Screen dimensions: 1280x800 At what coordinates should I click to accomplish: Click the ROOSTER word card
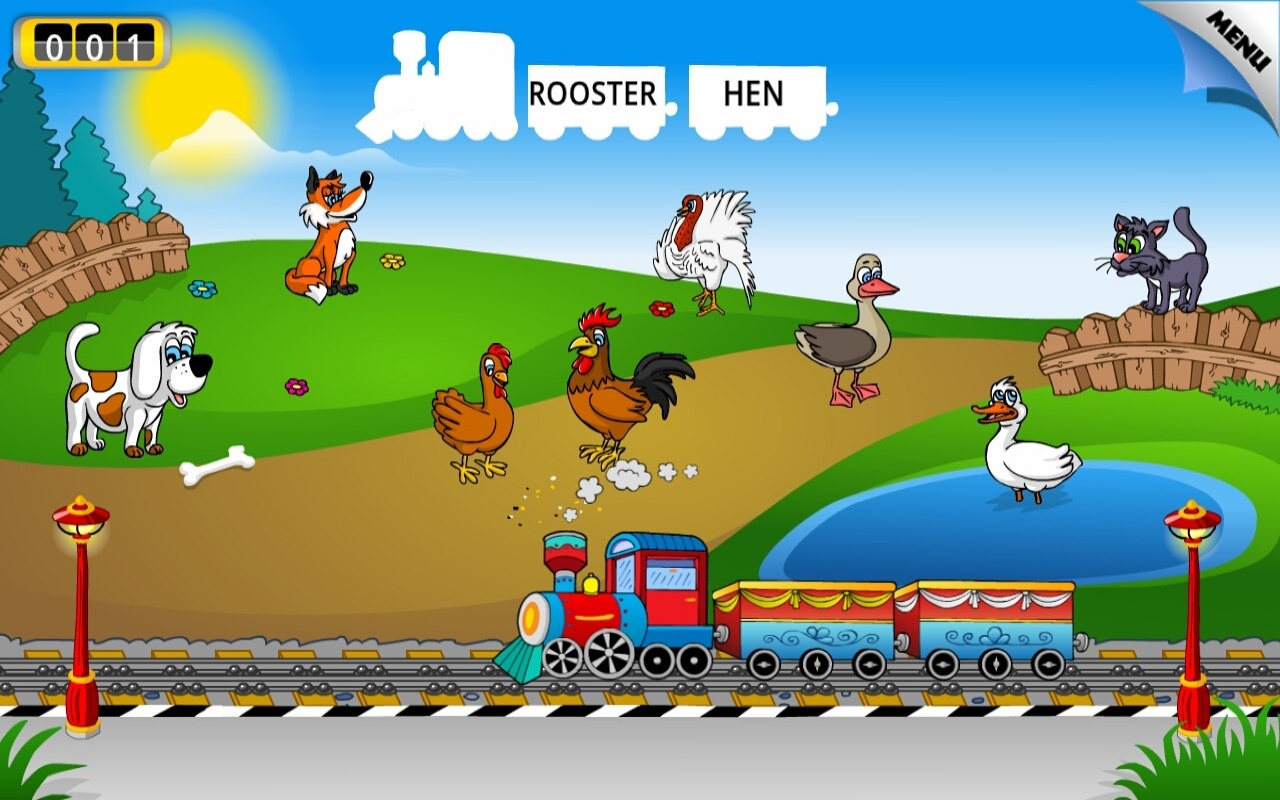(x=595, y=93)
